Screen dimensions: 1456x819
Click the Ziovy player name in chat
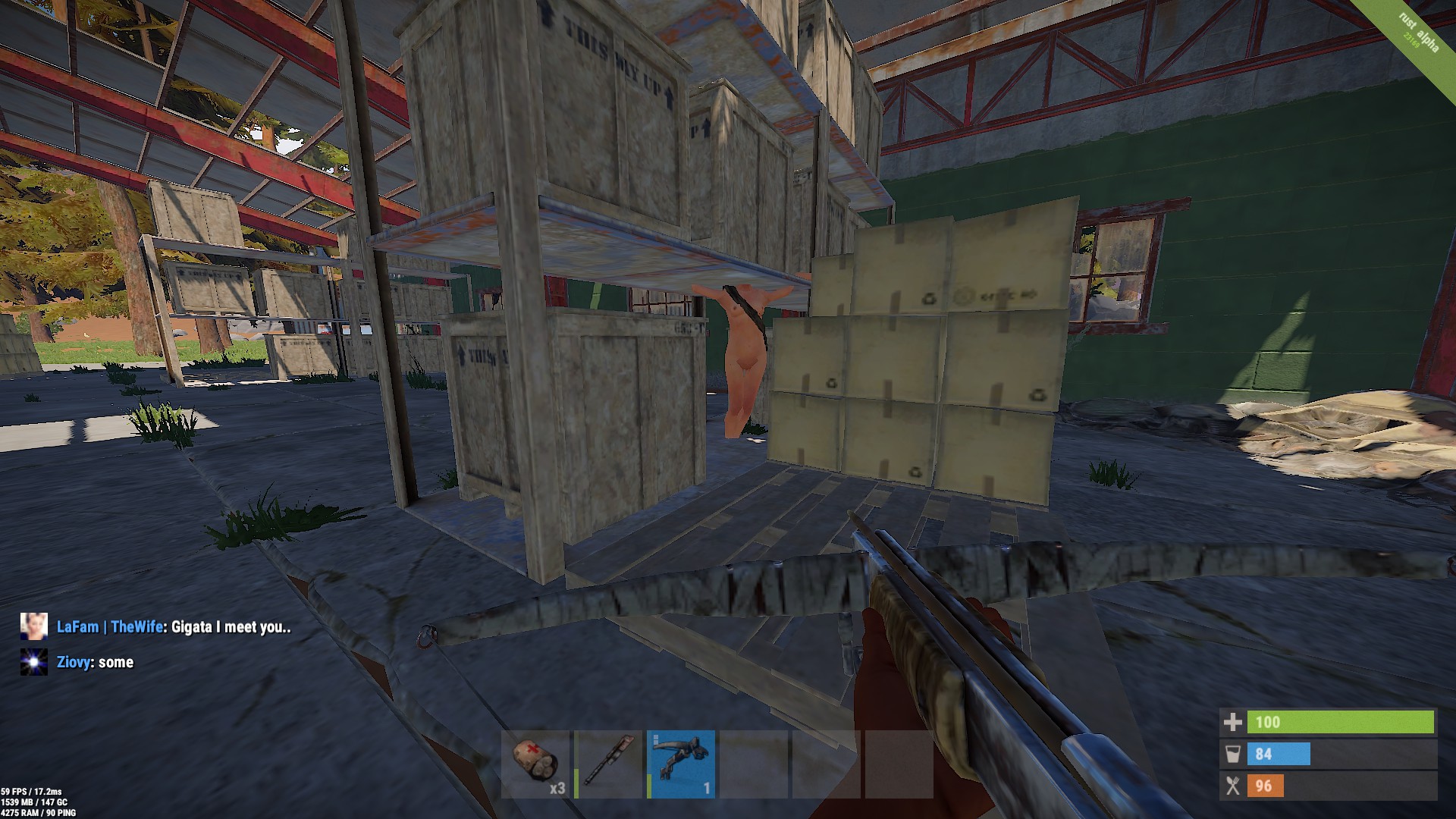point(76,661)
